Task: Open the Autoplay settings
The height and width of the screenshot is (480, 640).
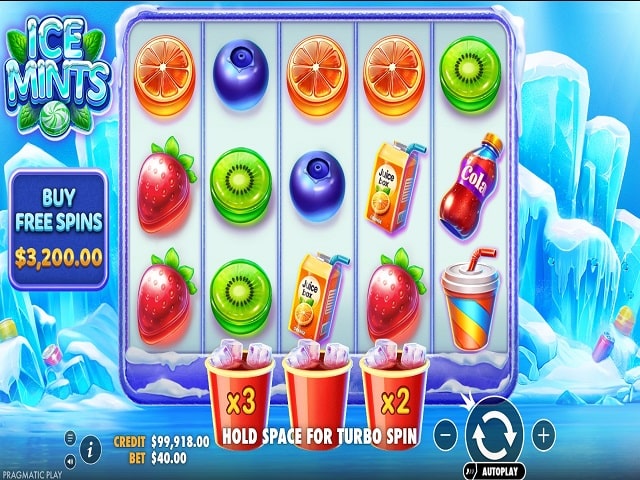Action: 502,467
